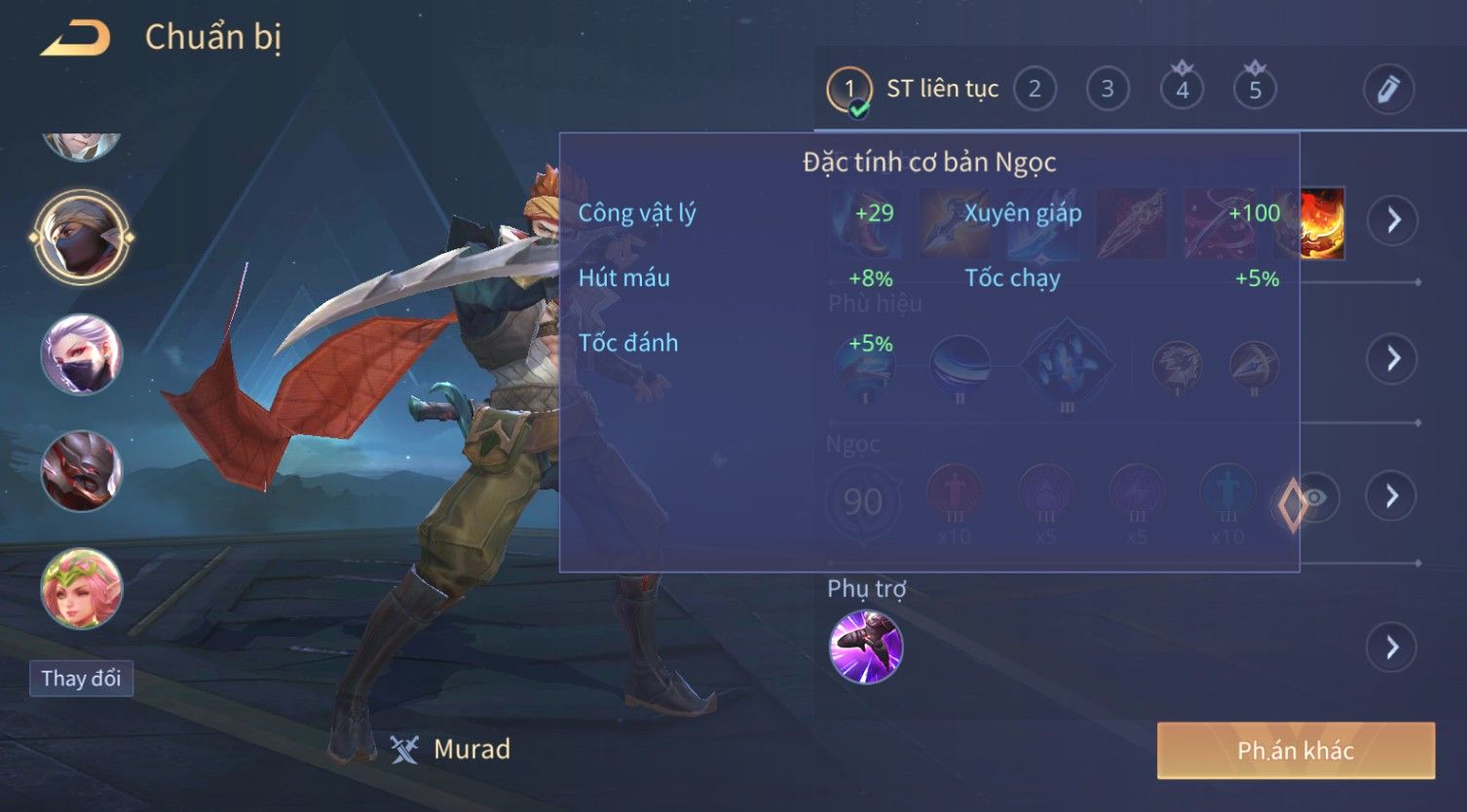The image size is (1467, 812).
Task: Choose the pink-haired leaf crown hero portrait
Action: (82, 588)
